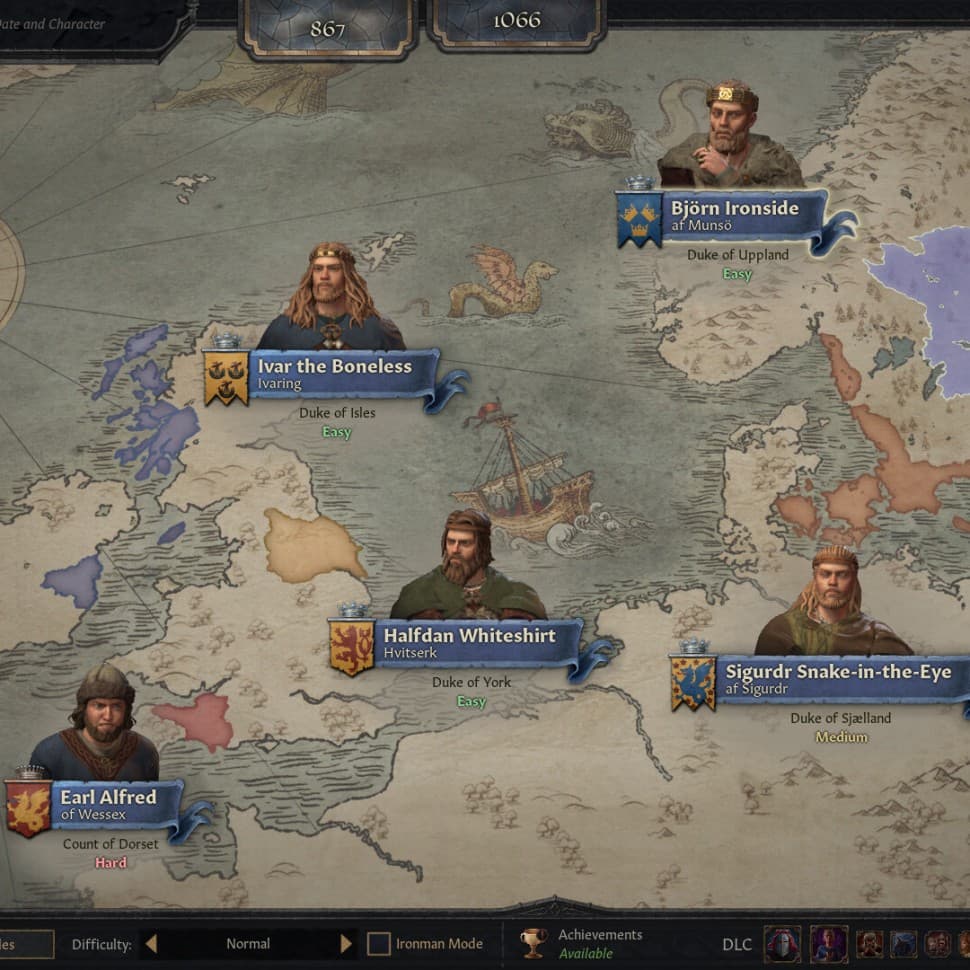Click Björn Ironside's blue crowns coat of arms

pos(639,217)
